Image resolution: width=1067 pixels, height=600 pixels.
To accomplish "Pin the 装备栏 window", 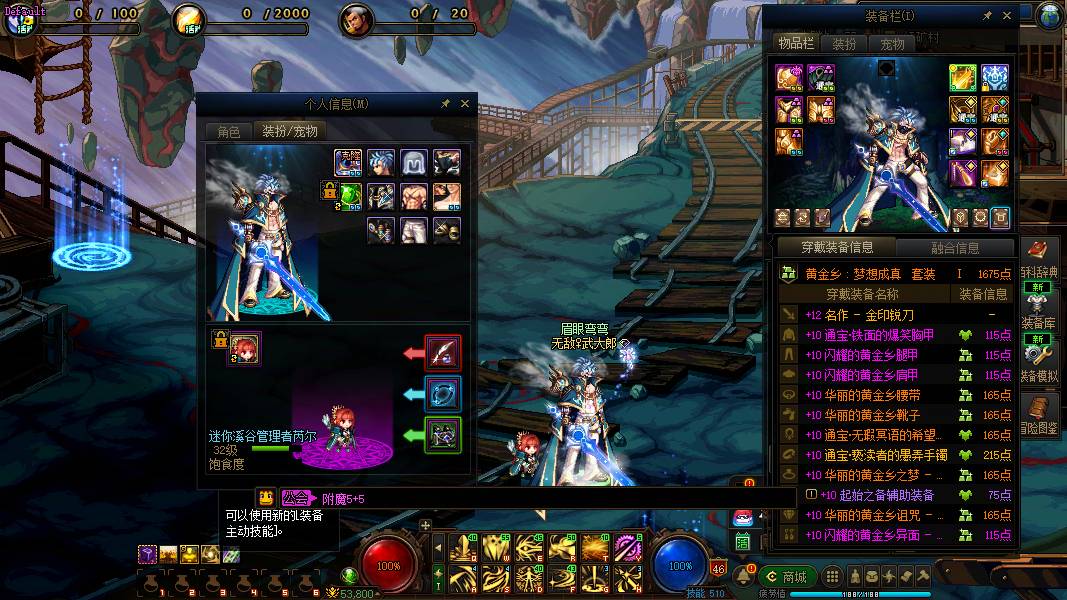I will [x=988, y=16].
